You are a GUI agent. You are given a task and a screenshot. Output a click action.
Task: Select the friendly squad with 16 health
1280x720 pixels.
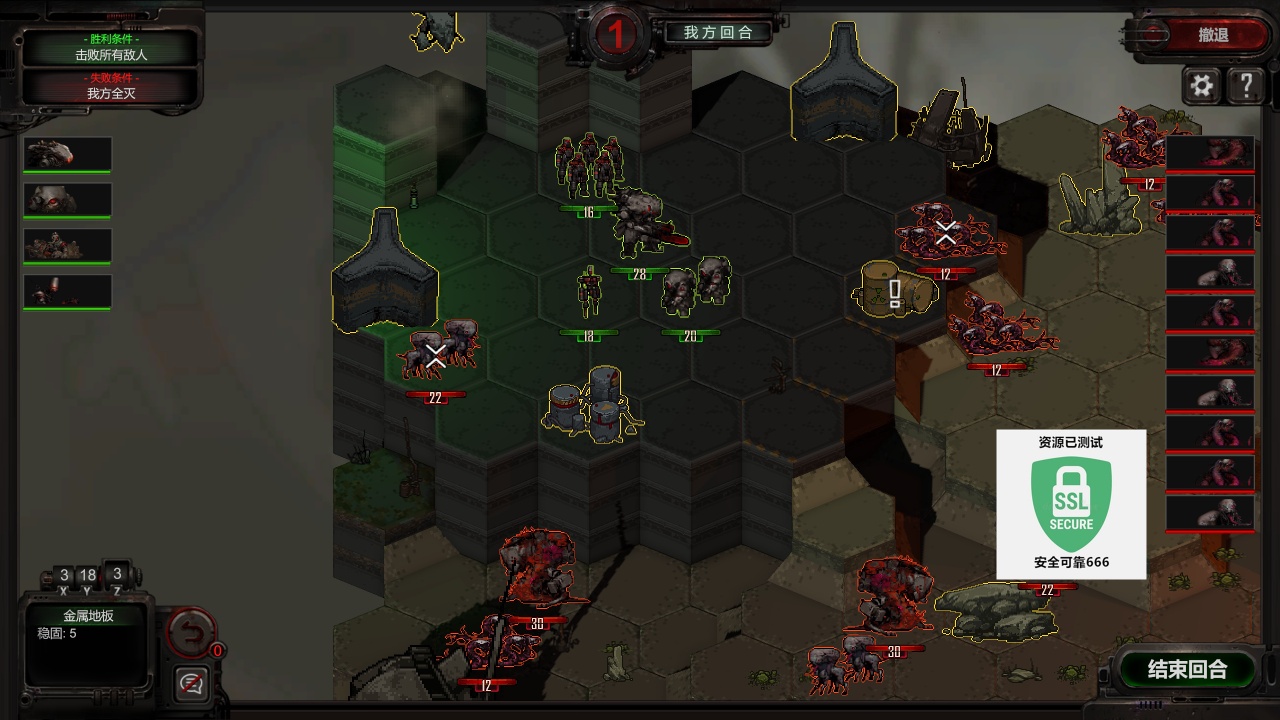pos(589,168)
